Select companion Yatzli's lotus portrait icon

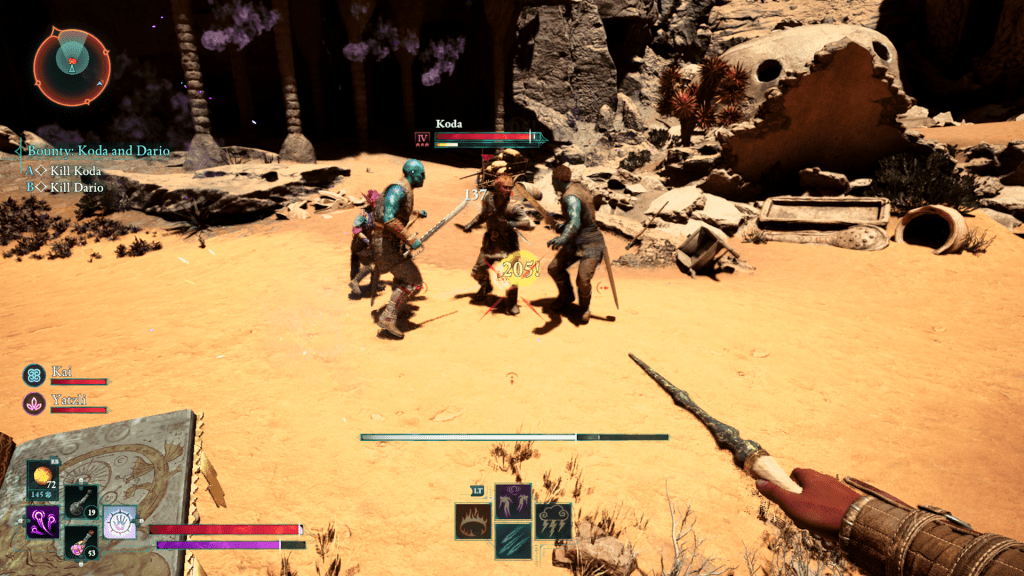[x=34, y=403]
